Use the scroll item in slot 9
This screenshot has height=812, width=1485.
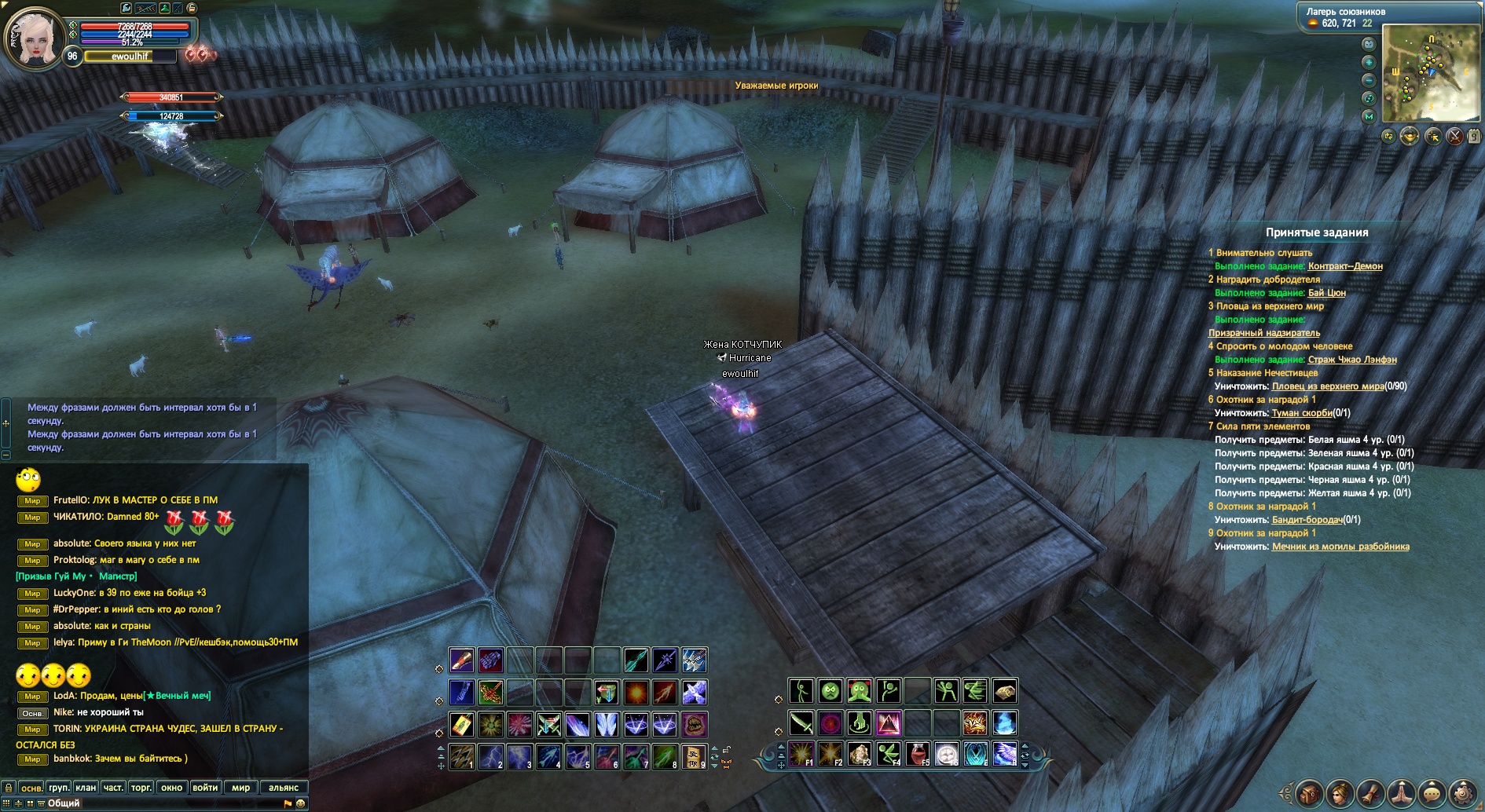tap(693, 756)
